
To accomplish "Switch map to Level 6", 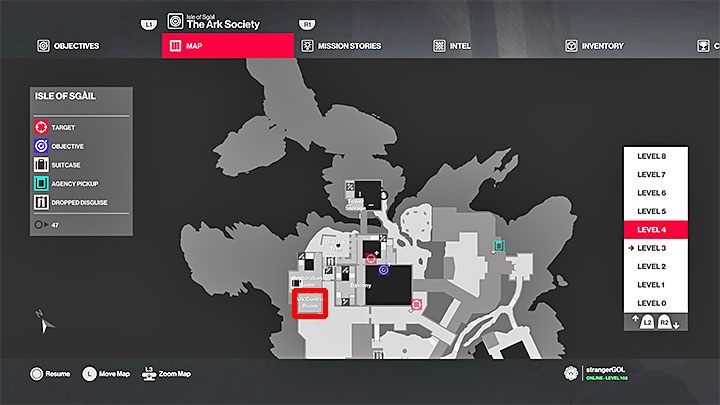I will (657, 193).
